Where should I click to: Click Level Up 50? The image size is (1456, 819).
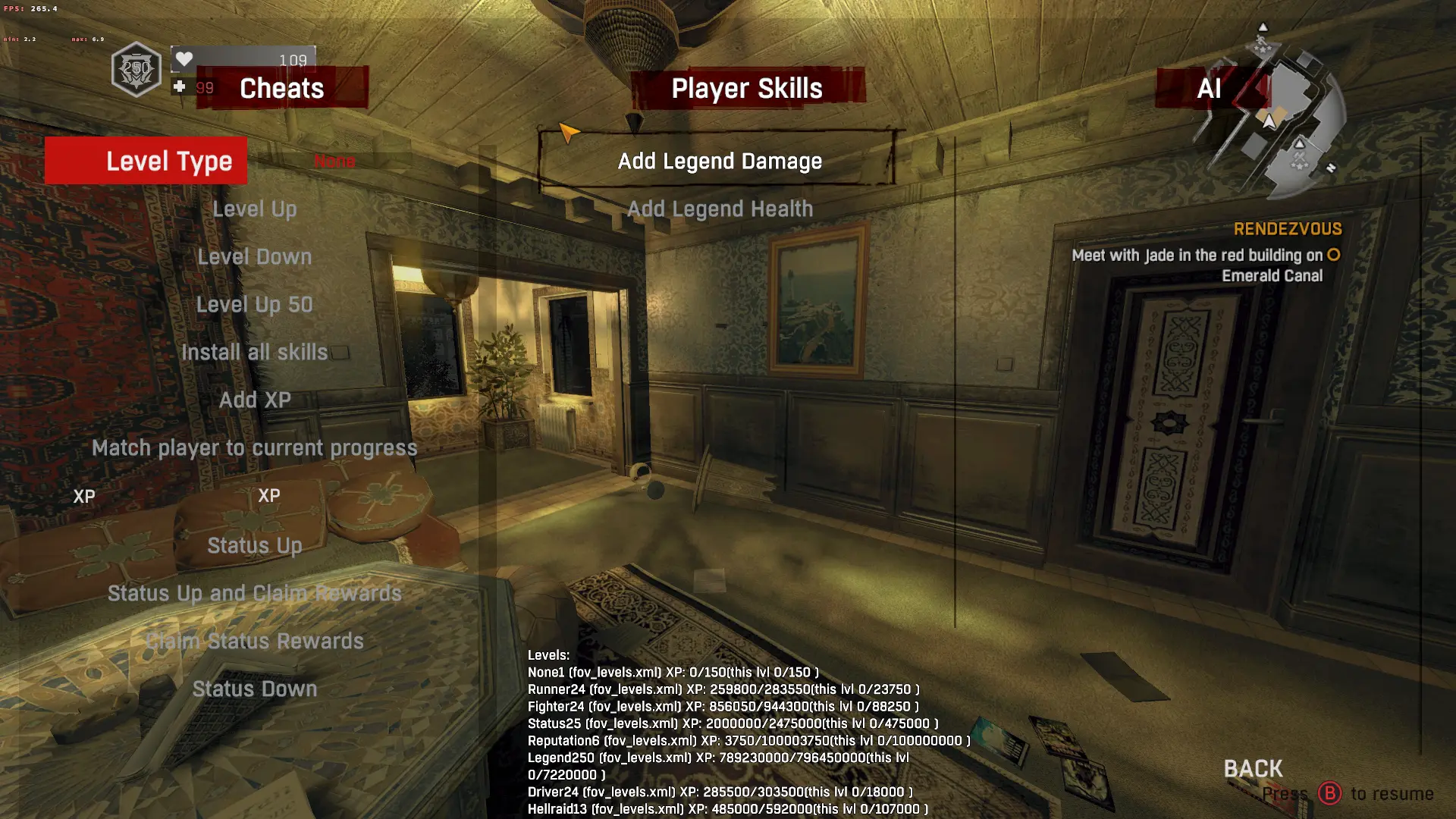tap(254, 304)
